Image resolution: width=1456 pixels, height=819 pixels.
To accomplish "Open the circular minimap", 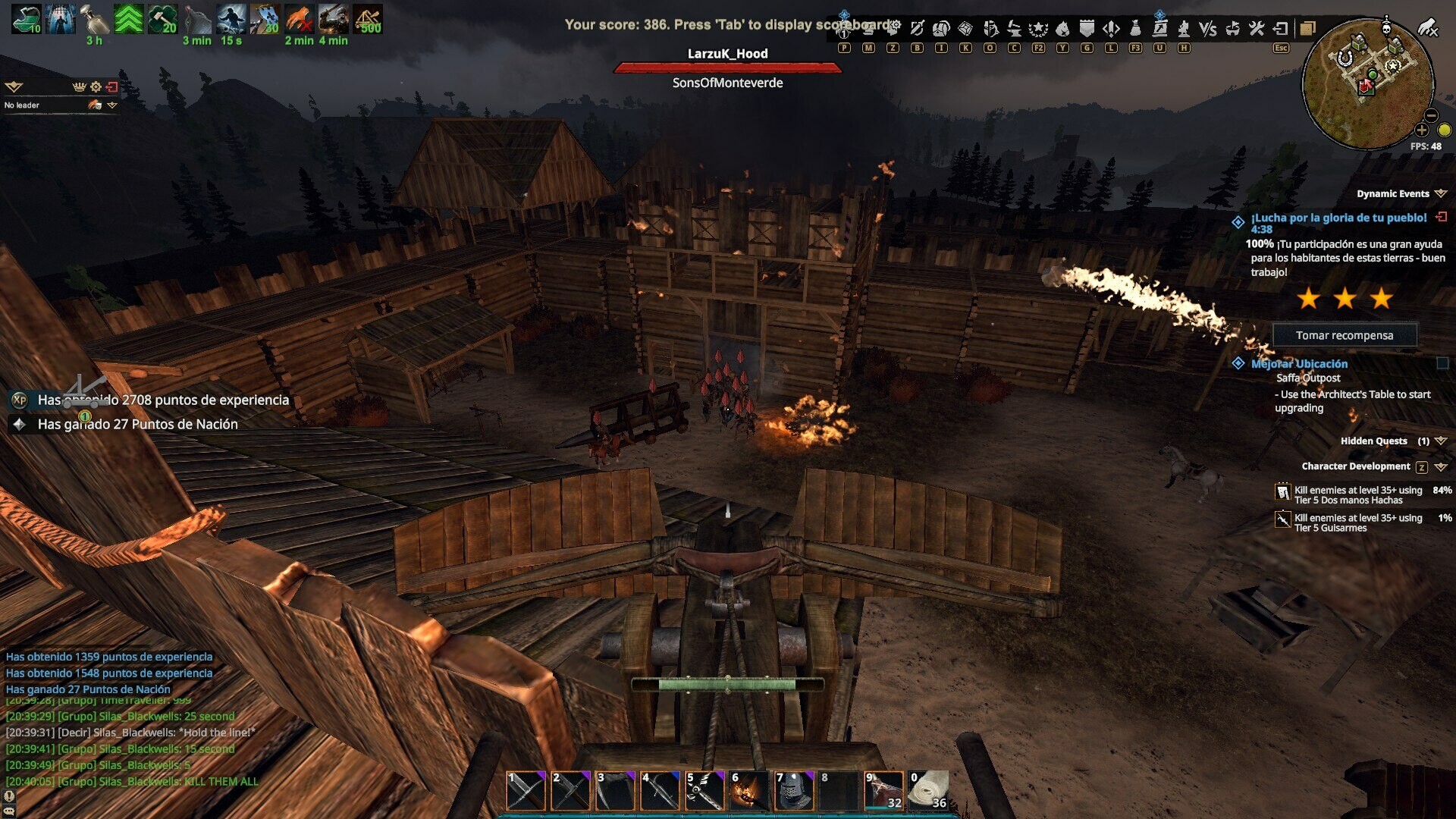I will coord(1367,83).
